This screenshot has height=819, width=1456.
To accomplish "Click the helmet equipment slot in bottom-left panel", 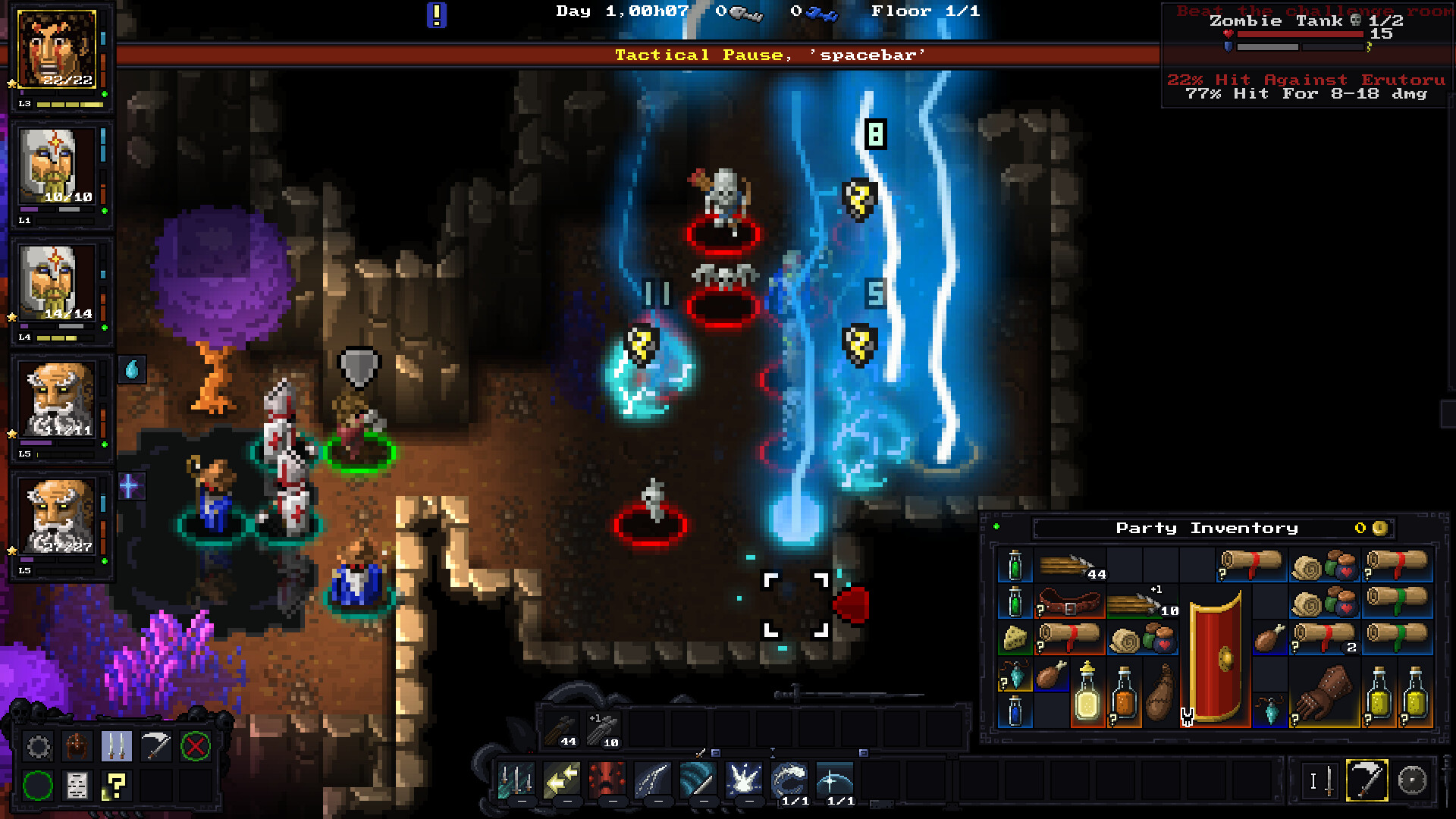I will click(x=78, y=746).
